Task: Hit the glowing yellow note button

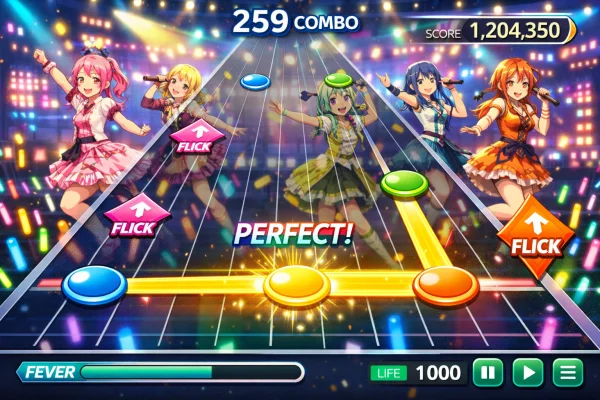Action: [x=297, y=287]
